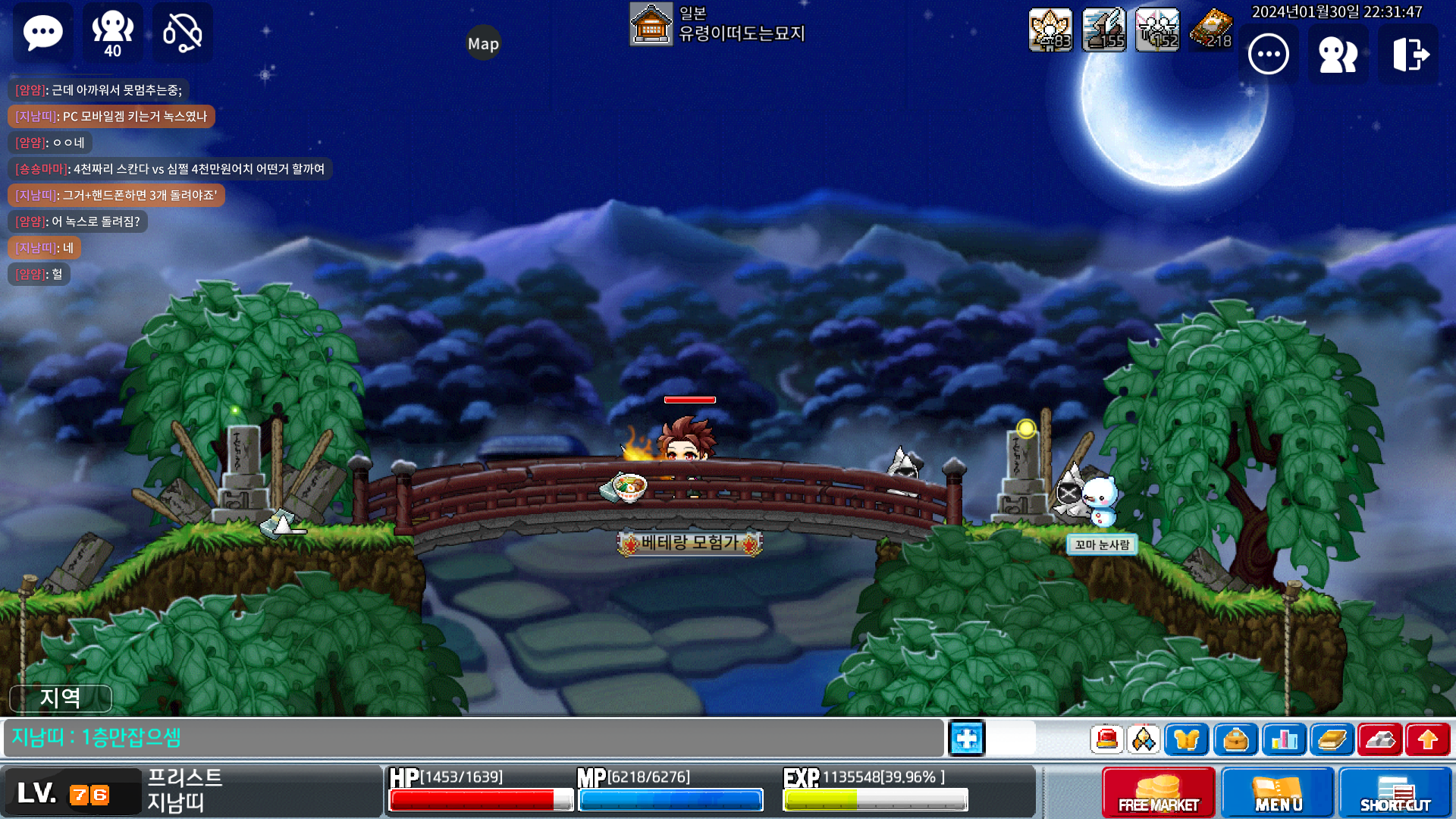
Task: Click the maple leaf buff icon
Action: tap(1050, 30)
